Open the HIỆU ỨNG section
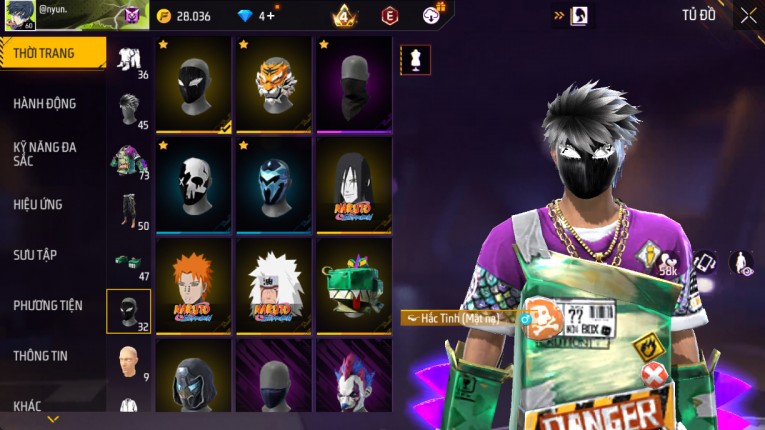This screenshot has width=765, height=430. (38, 204)
